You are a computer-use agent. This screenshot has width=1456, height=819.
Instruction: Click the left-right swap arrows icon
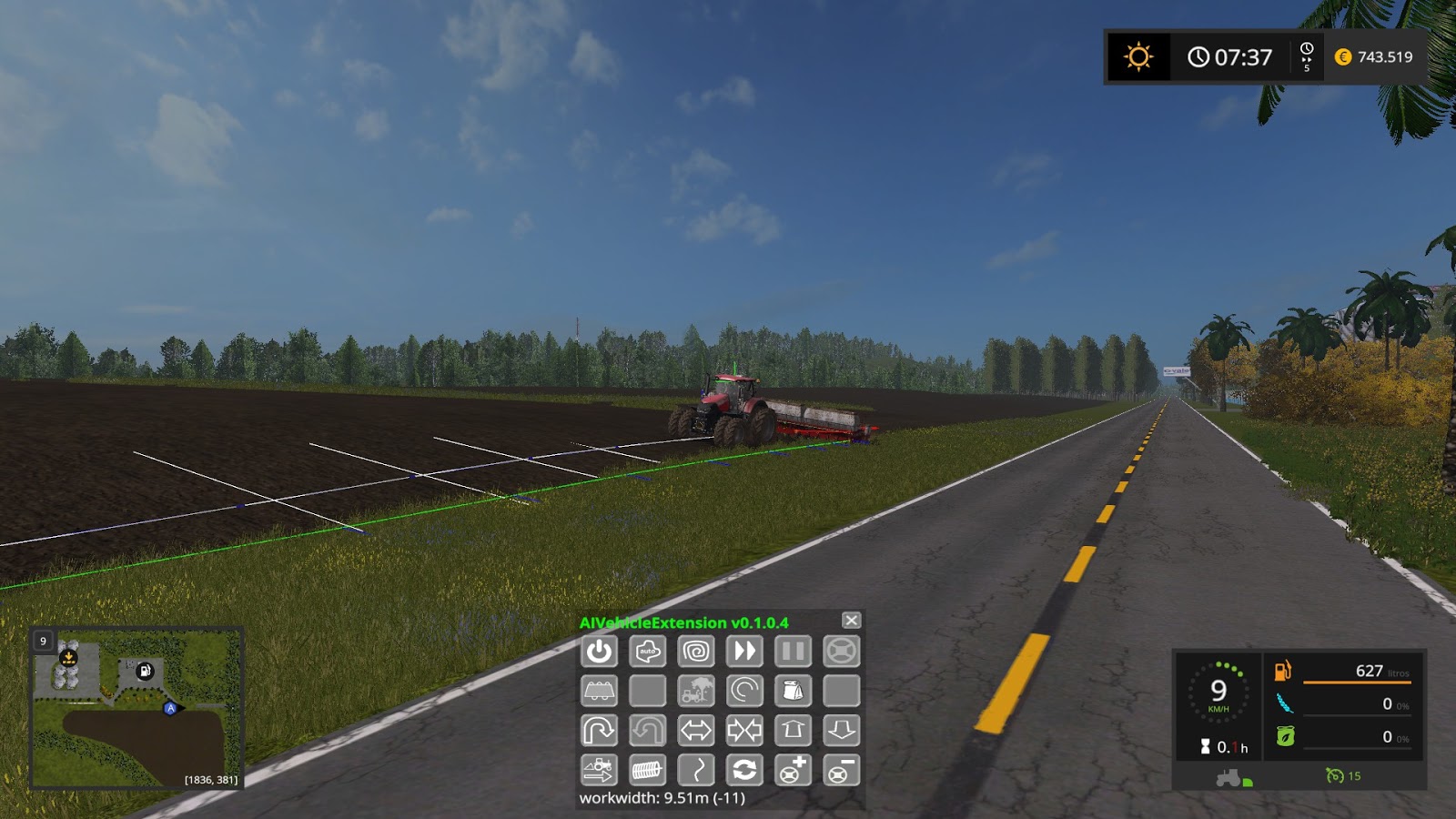pyautogui.click(x=697, y=732)
